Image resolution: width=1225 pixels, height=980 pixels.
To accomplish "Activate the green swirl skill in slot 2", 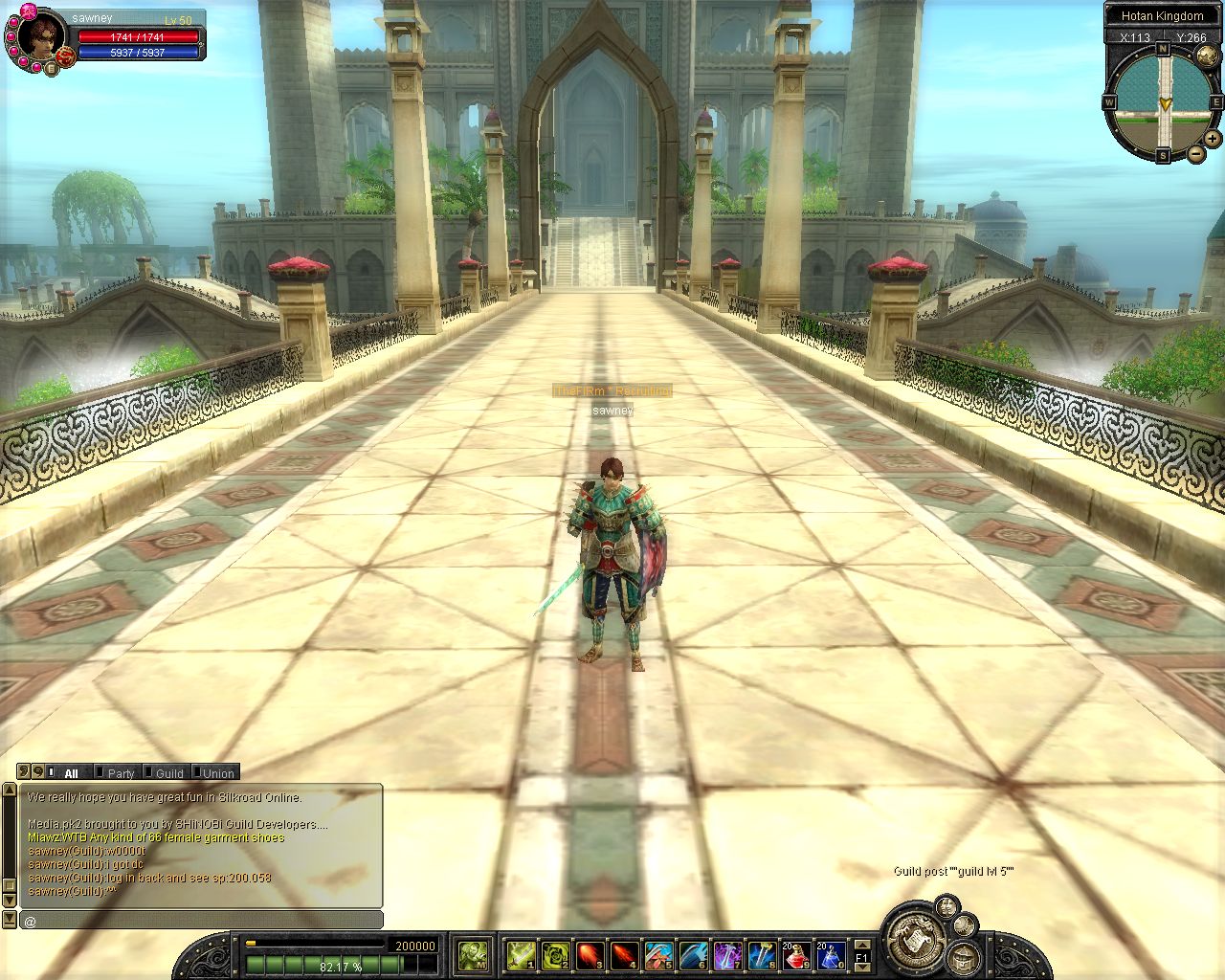I will click(x=555, y=954).
